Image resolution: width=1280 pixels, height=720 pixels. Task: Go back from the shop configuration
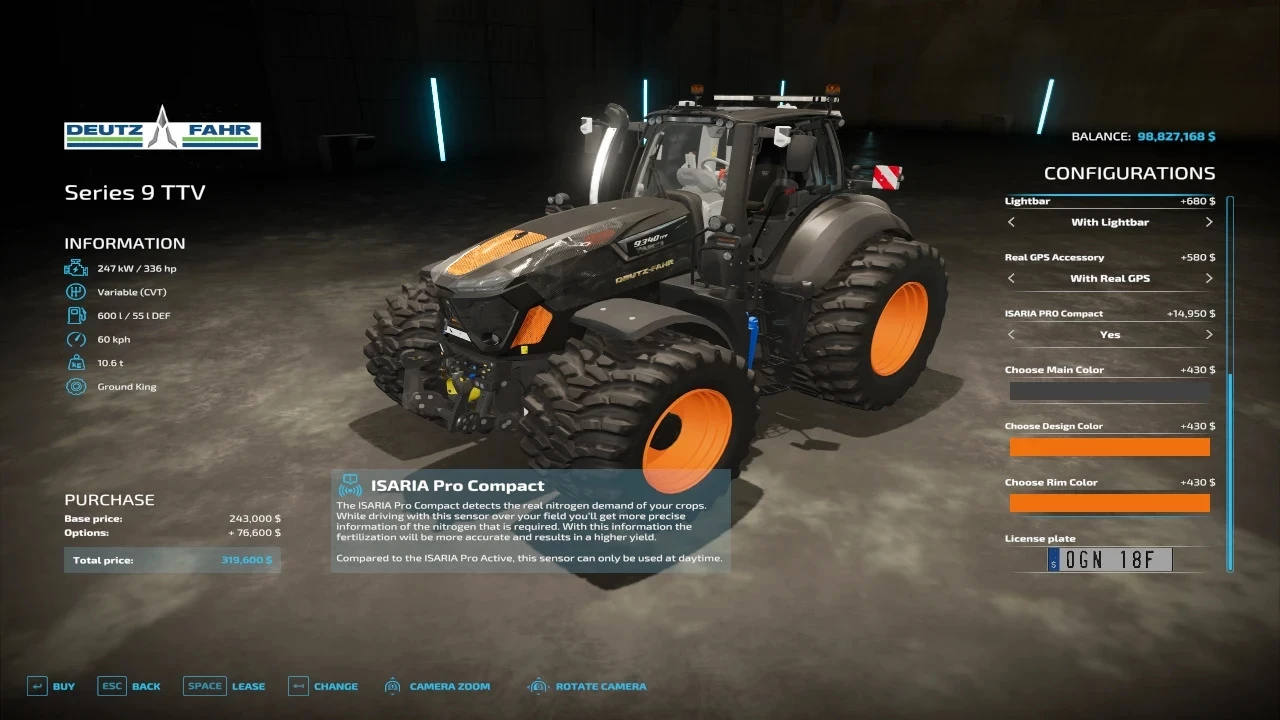coord(129,686)
